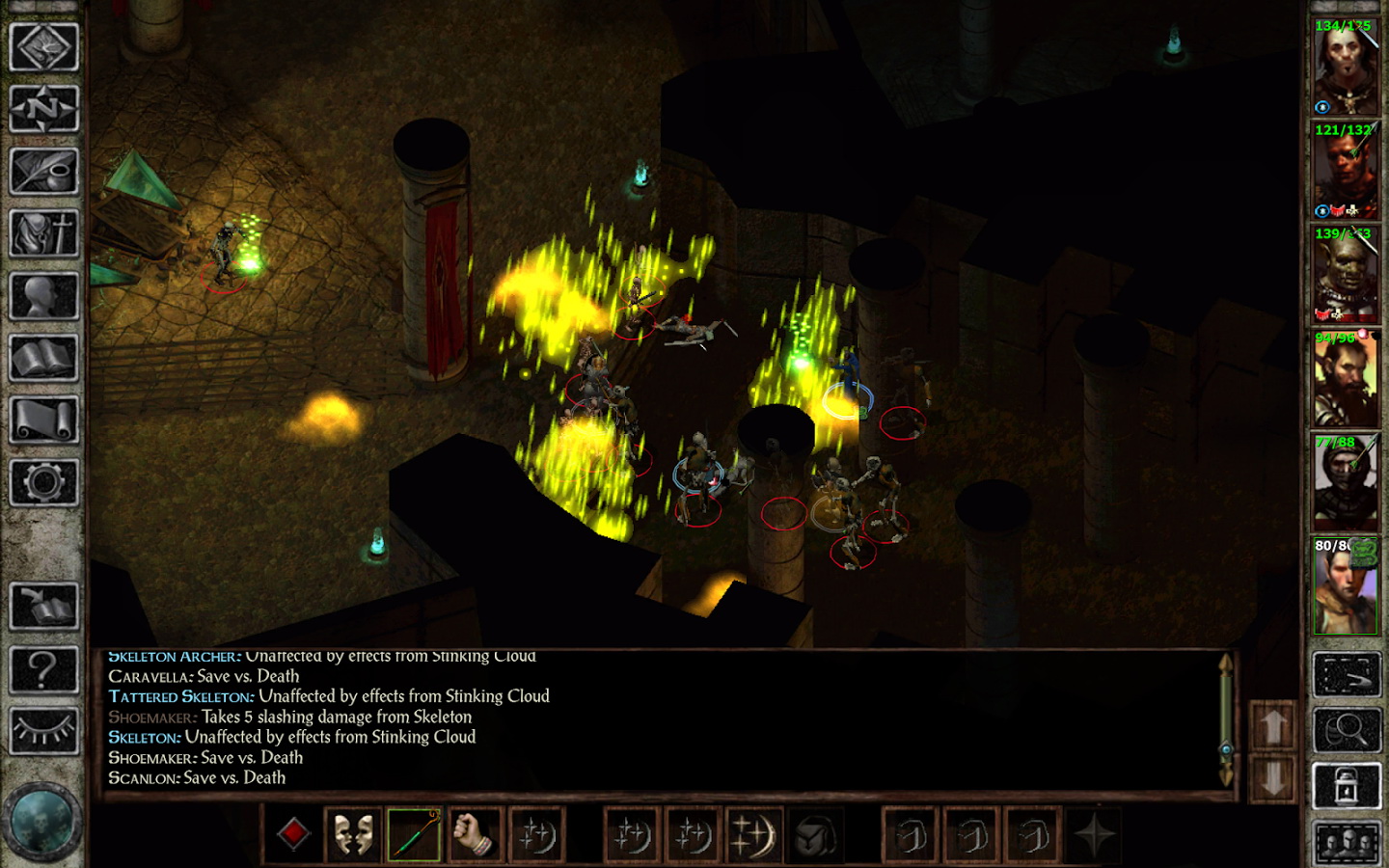Open the options gear menu
This screenshot has width=1389, height=868.
[x=43, y=481]
